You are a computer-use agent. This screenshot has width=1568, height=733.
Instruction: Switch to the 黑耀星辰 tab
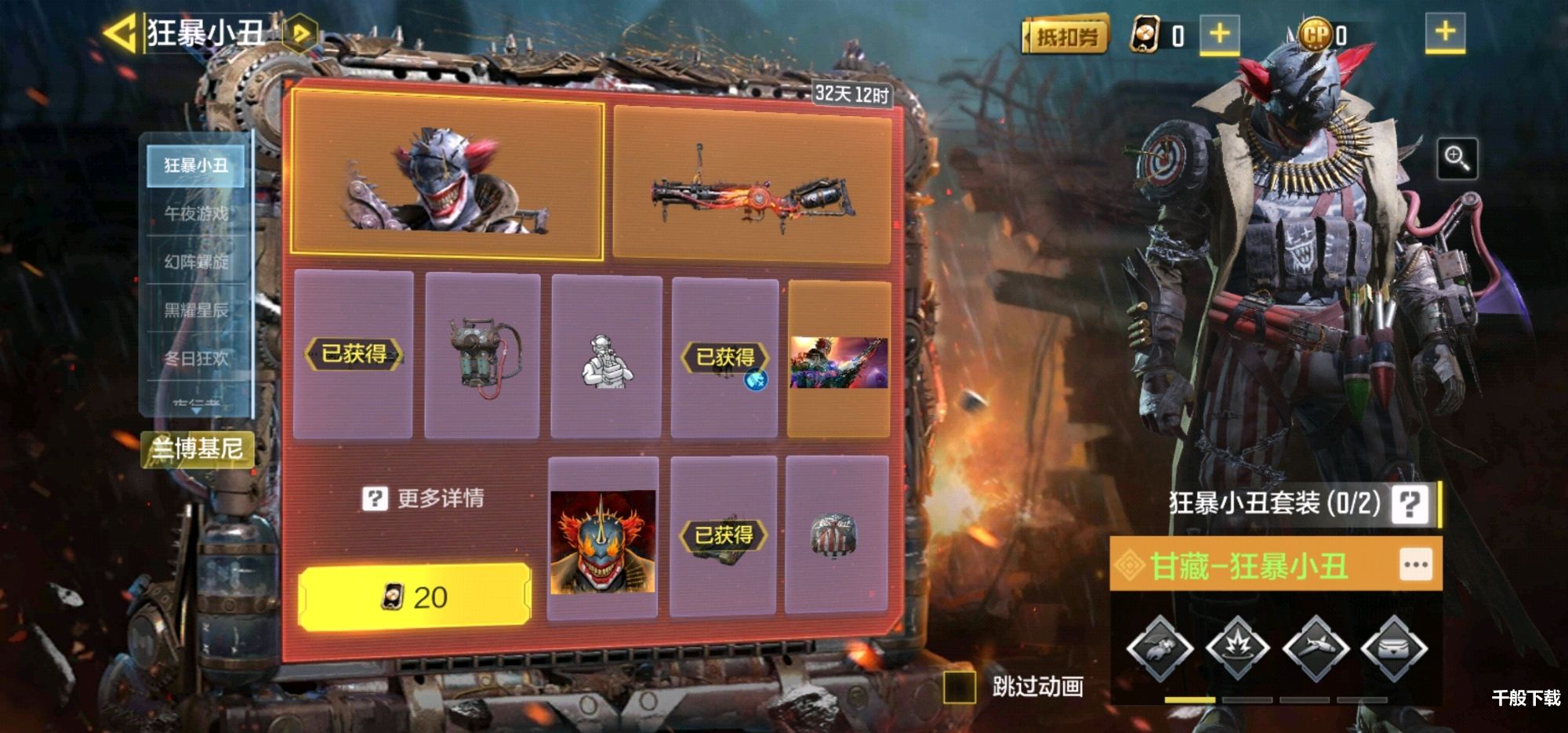coord(196,310)
